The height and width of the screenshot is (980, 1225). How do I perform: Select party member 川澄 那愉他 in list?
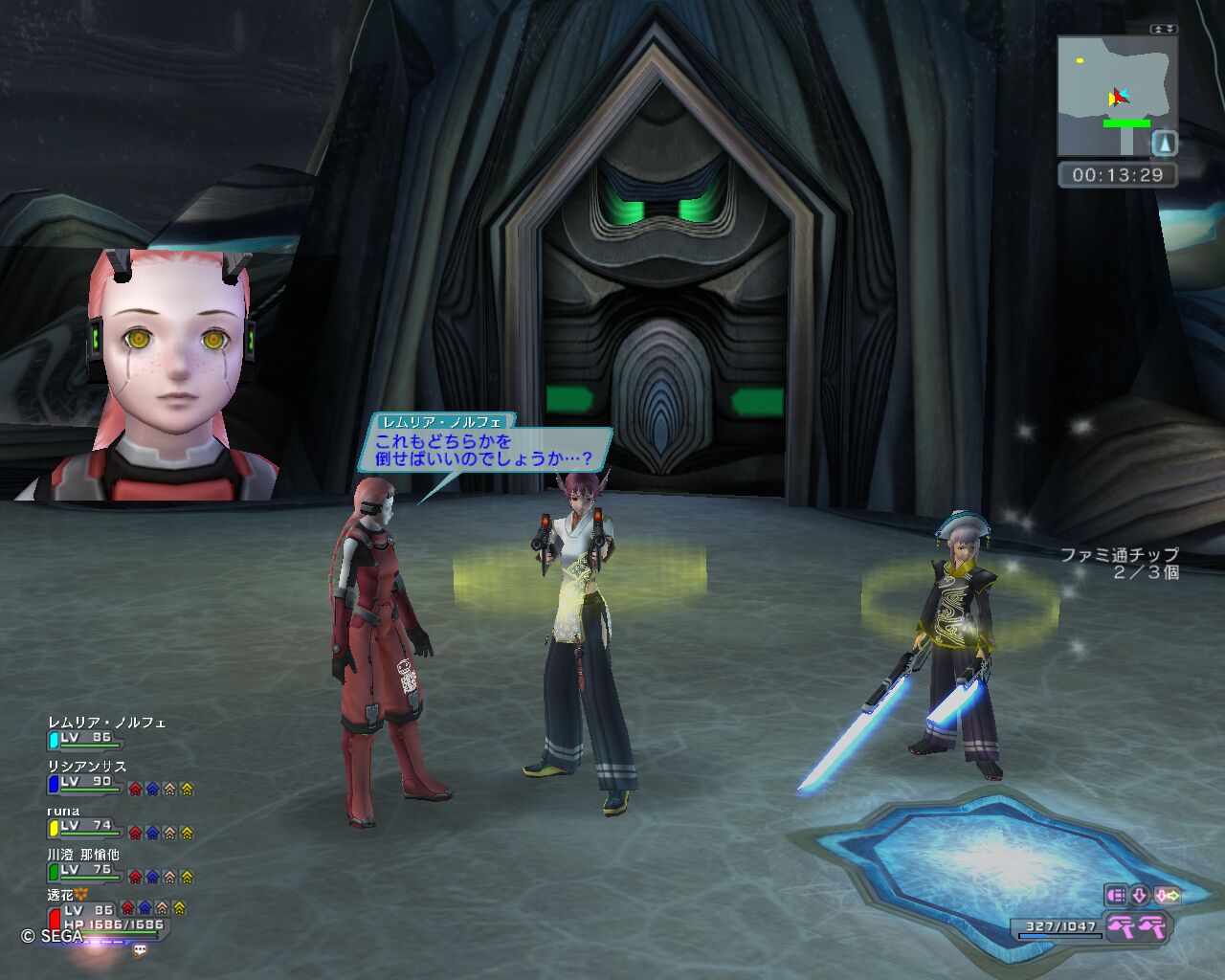pos(83,855)
